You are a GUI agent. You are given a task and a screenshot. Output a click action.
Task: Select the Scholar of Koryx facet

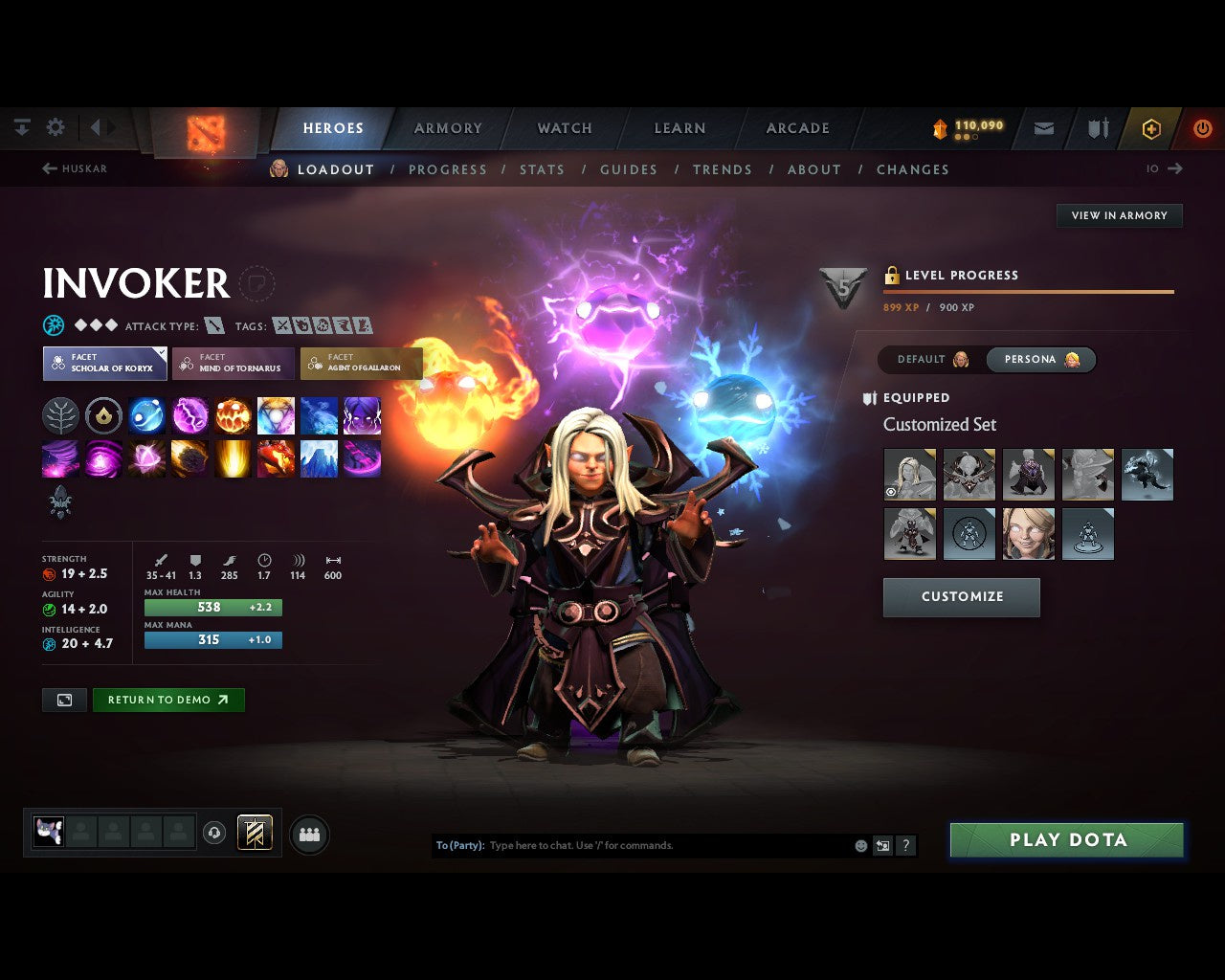(x=104, y=363)
